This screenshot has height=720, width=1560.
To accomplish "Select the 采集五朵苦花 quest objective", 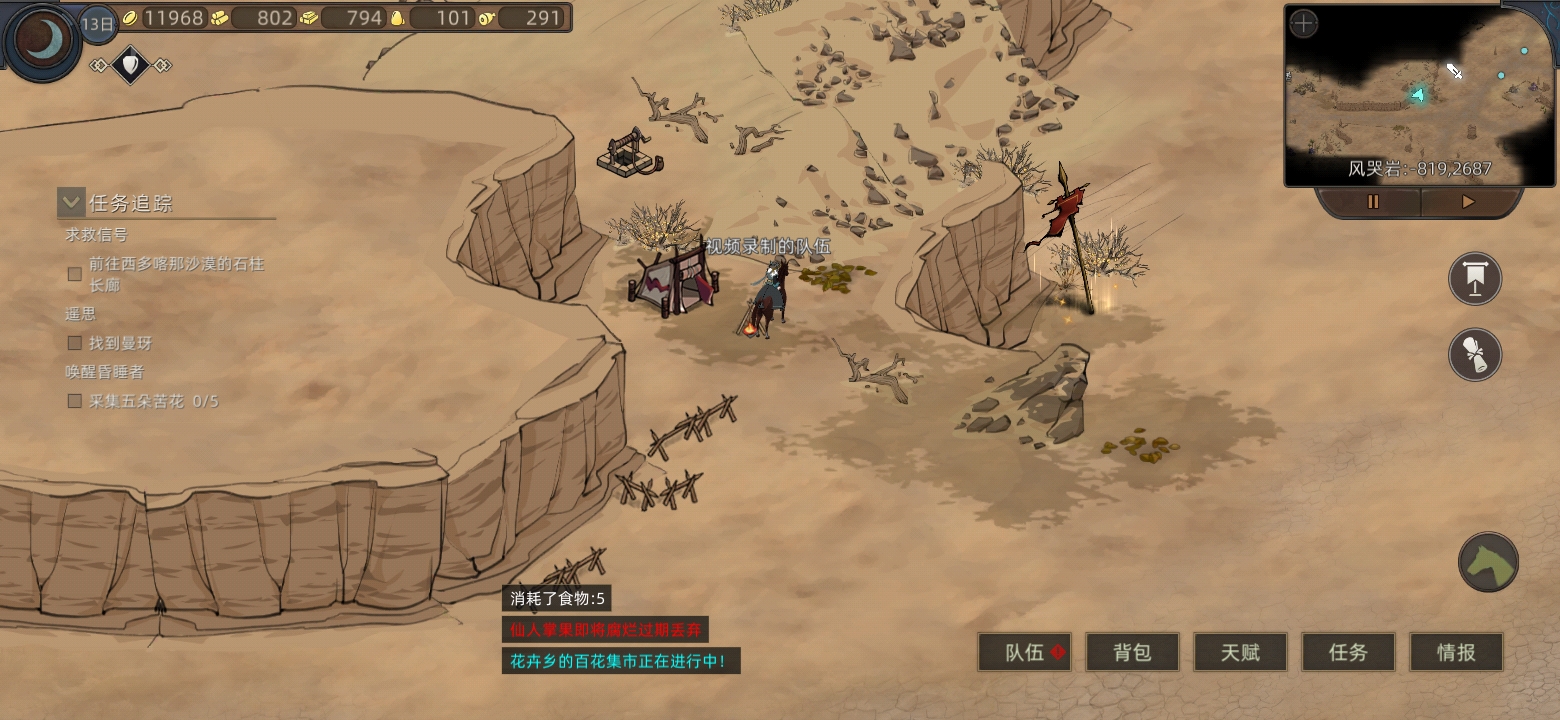I will point(74,401).
